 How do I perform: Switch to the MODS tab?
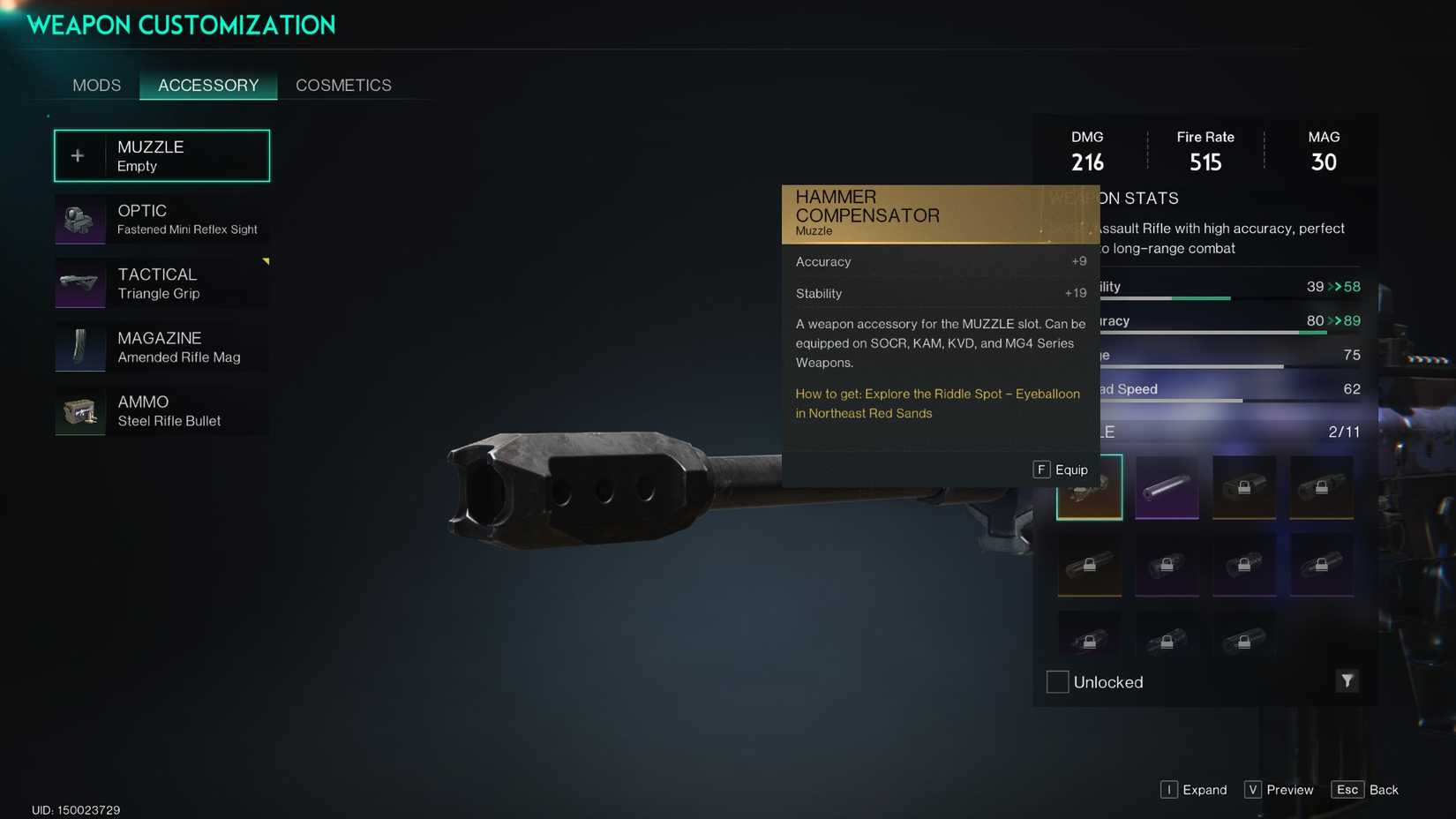tap(96, 85)
